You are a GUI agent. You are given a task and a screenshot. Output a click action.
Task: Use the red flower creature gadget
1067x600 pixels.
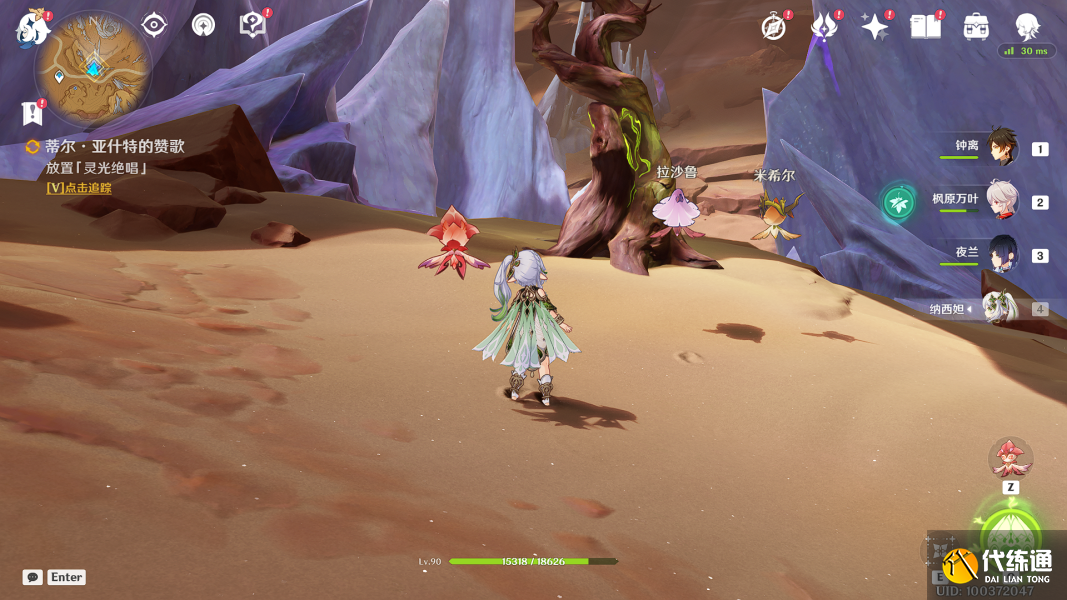1010,459
